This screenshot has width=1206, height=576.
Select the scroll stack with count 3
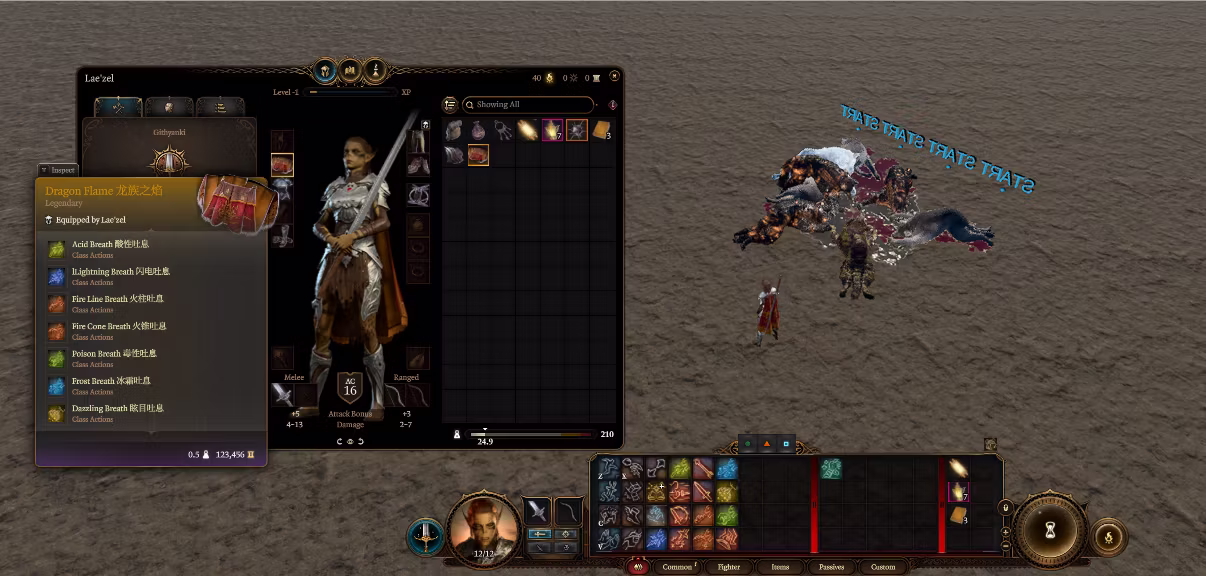point(601,130)
